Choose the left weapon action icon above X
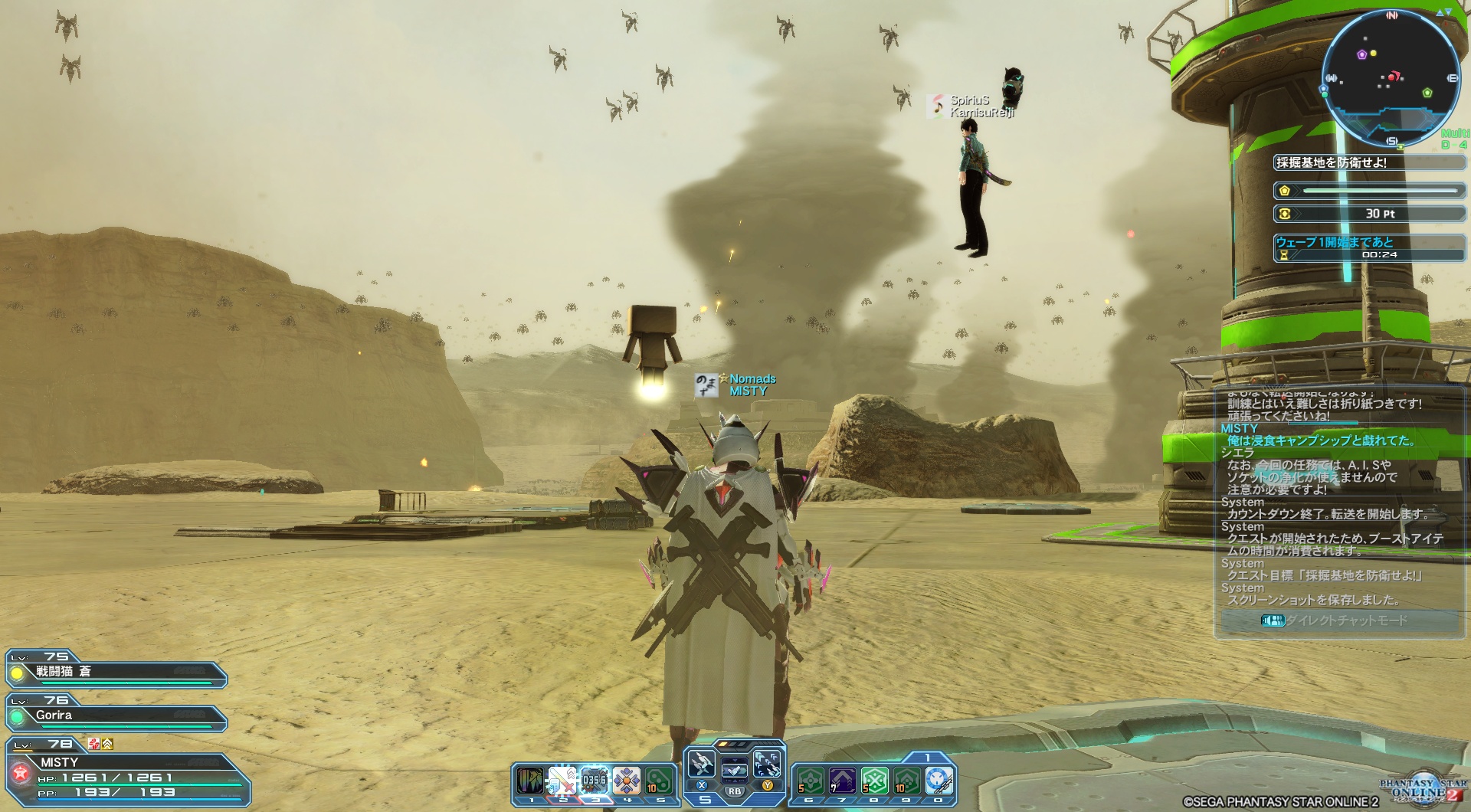The width and height of the screenshot is (1471, 812). pyautogui.click(x=701, y=764)
